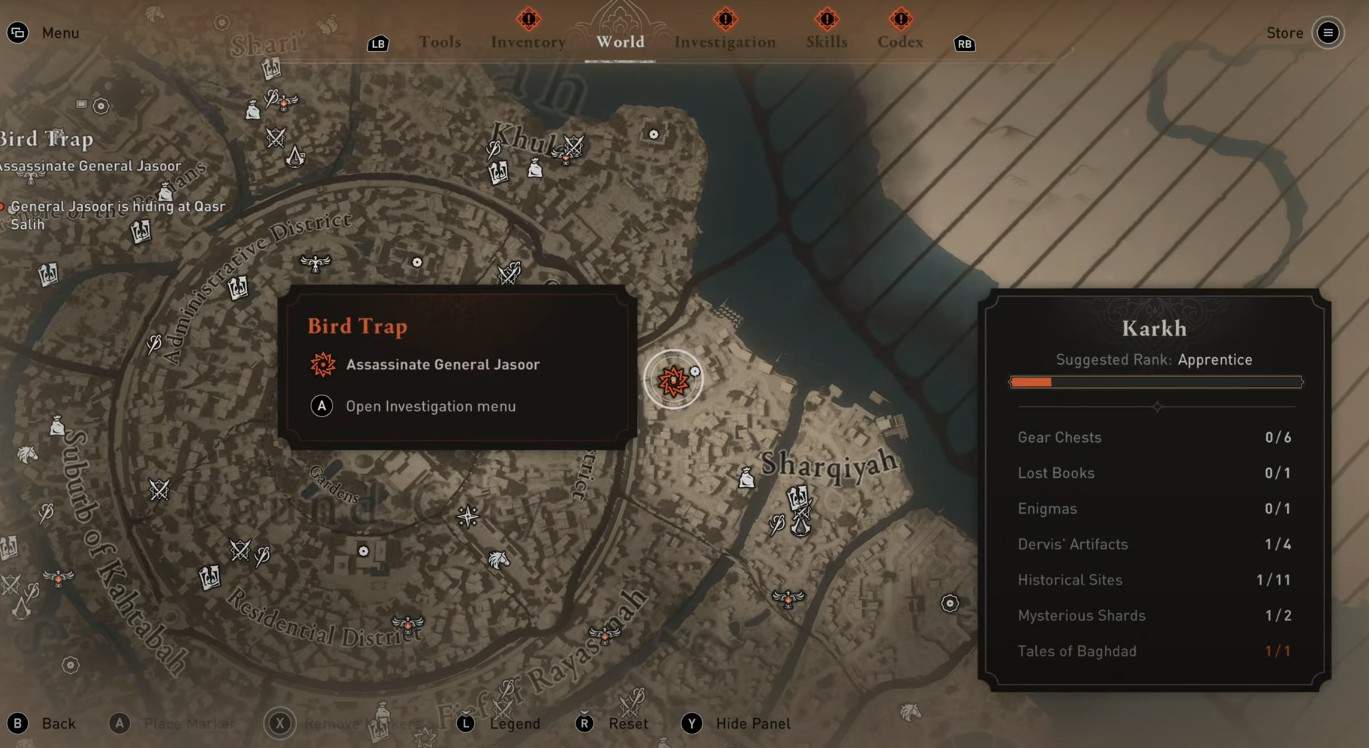The image size is (1369, 748).
Task: Hide the Karkh info panel
Action: [x=752, y=723]
